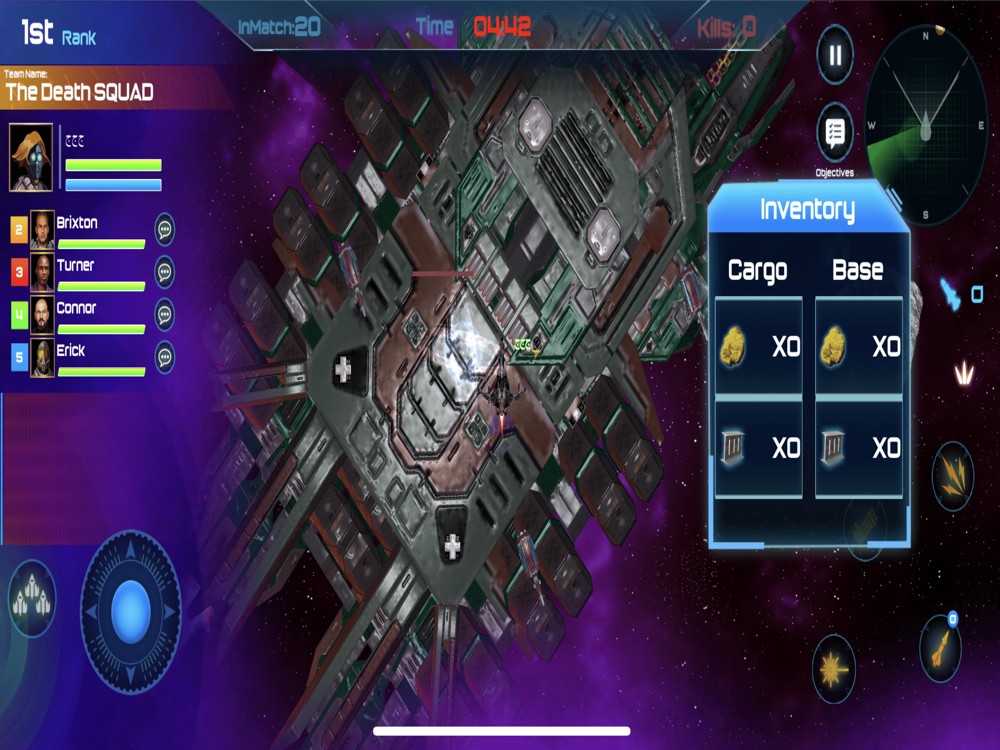1000x750 pixels.
Task: Choose the Cargo metal crate slot
Action: (759, 448)
